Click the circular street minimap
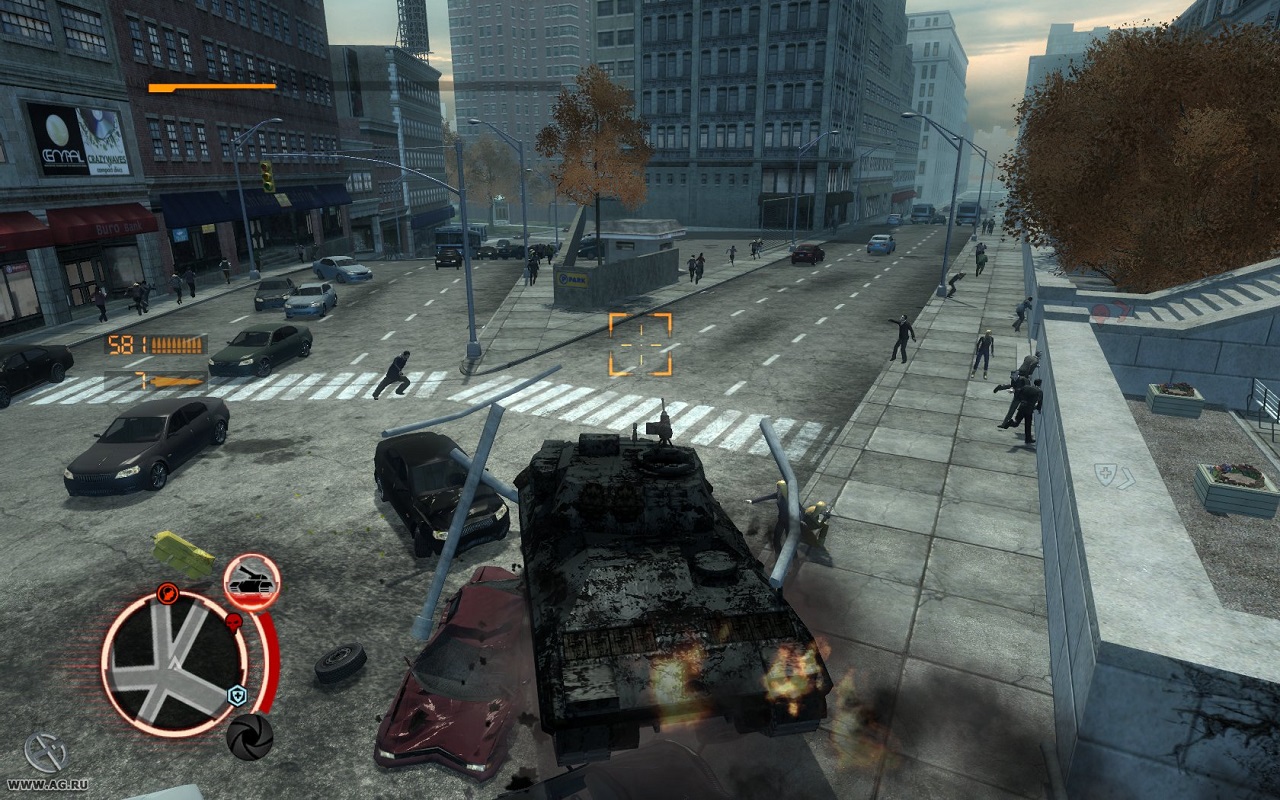Screen dimensions: 1280x800 point(174,664)
